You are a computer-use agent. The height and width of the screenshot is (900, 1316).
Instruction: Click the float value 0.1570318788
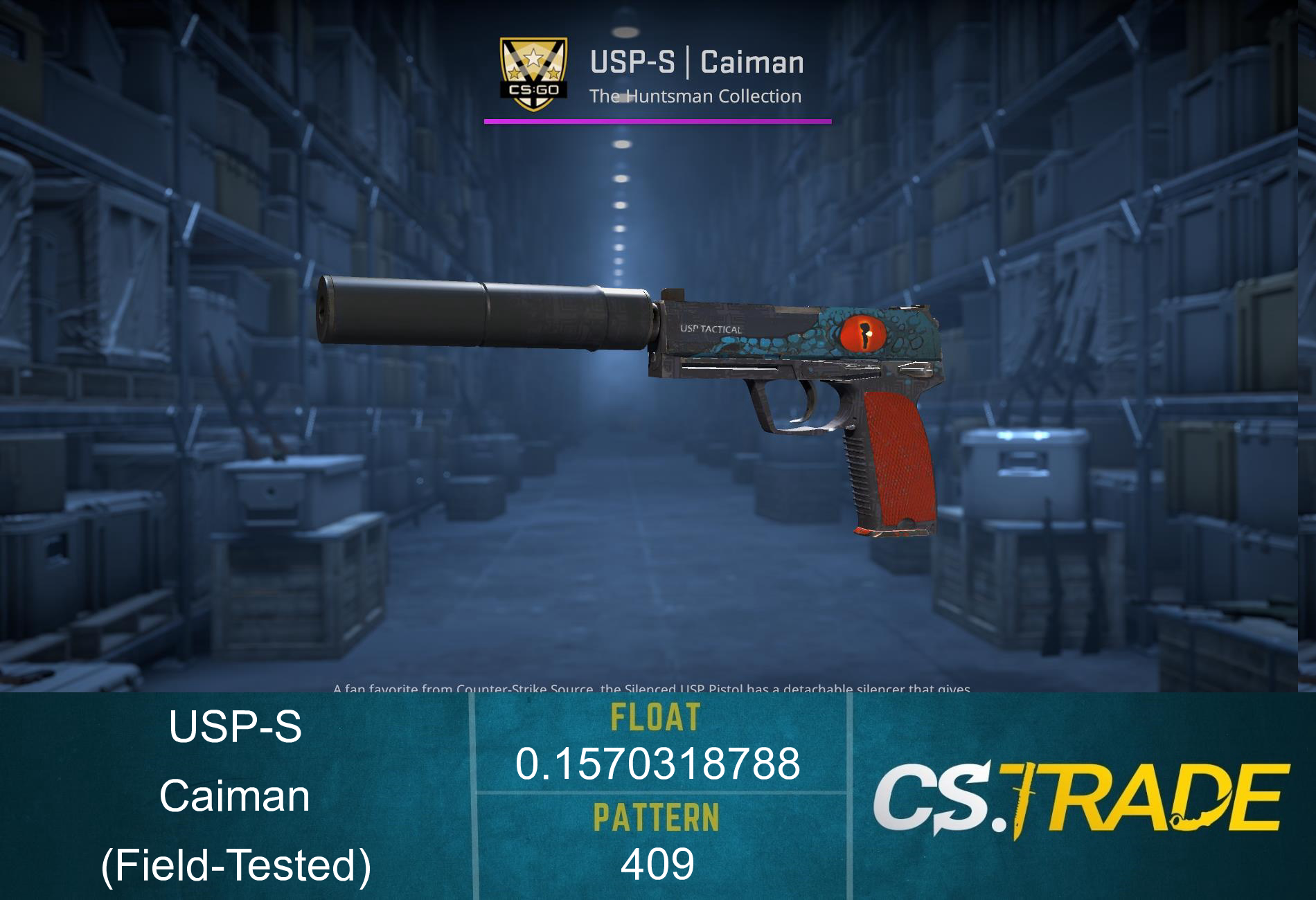coord(658,765)
